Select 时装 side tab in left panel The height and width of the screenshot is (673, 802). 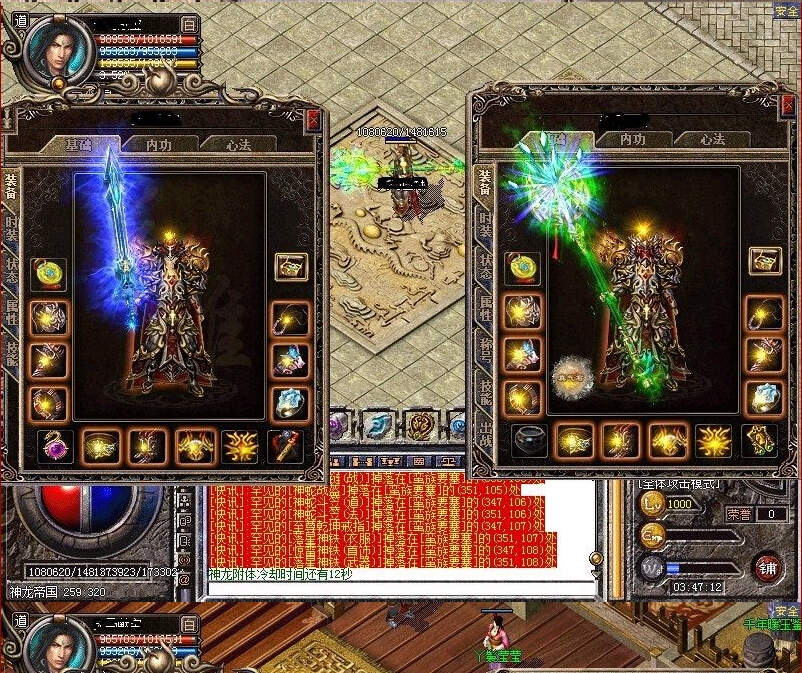(11, 228)
